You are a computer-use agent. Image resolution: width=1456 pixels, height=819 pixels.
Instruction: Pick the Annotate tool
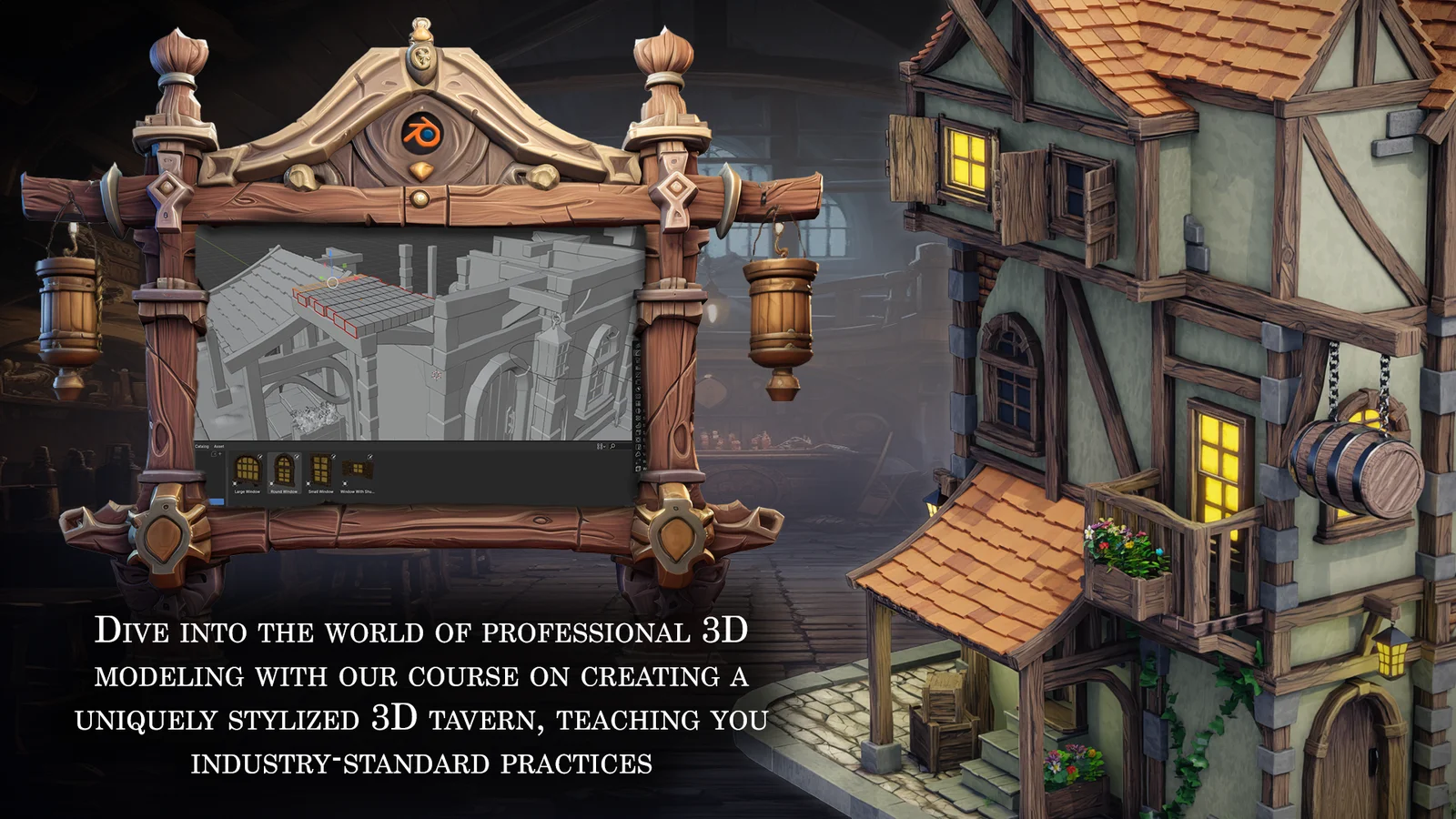tap(638, 389)
